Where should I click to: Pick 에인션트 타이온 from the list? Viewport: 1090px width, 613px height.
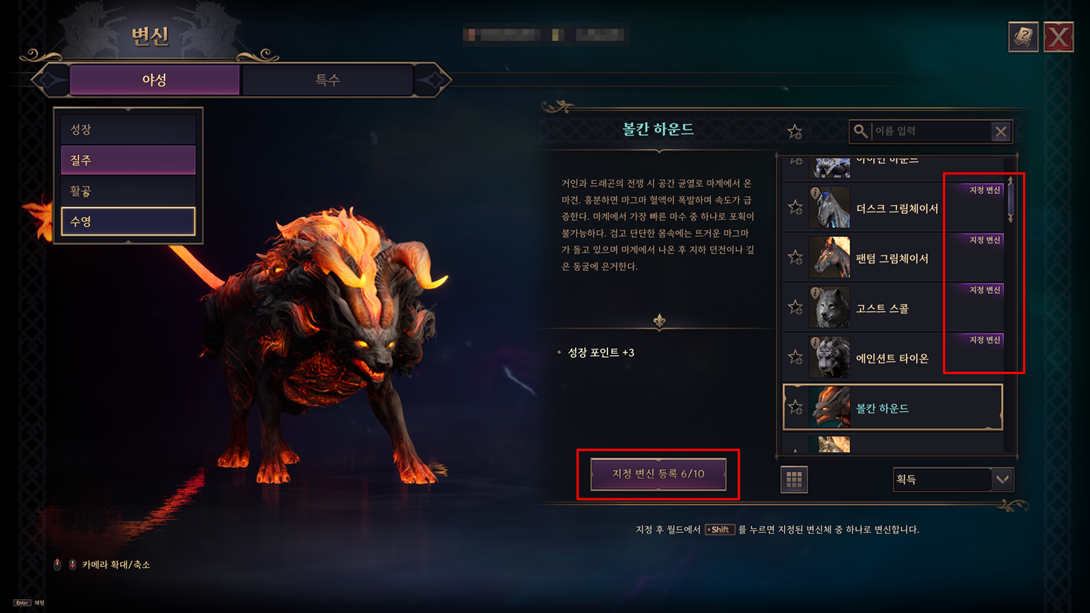[x=892, y=359]
